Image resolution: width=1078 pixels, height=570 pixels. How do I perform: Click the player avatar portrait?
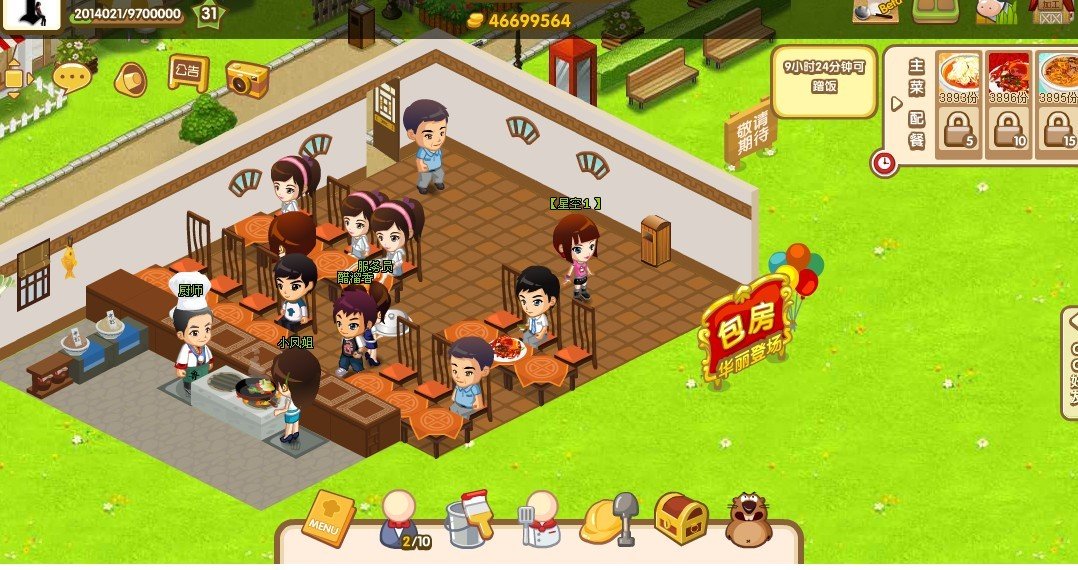tap(32, 13)
